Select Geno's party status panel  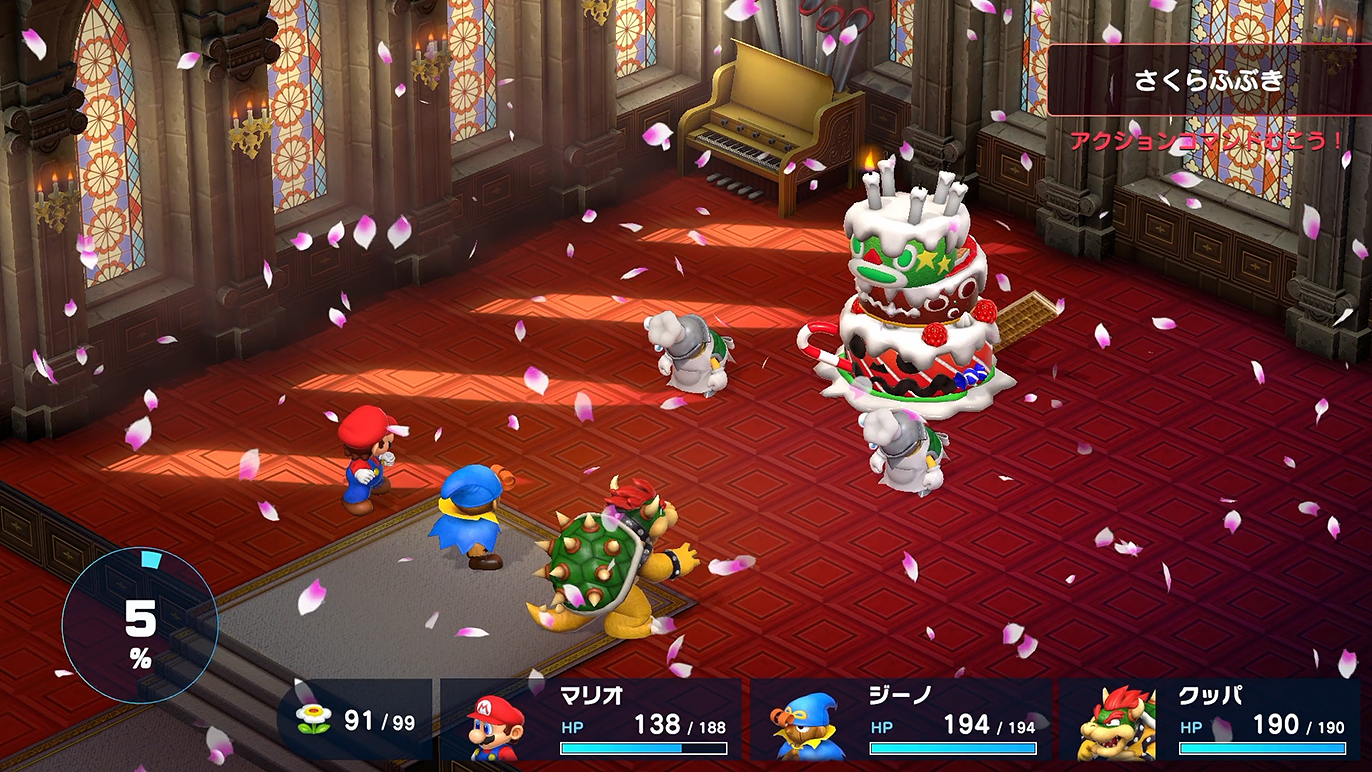[x=901, y=720]
